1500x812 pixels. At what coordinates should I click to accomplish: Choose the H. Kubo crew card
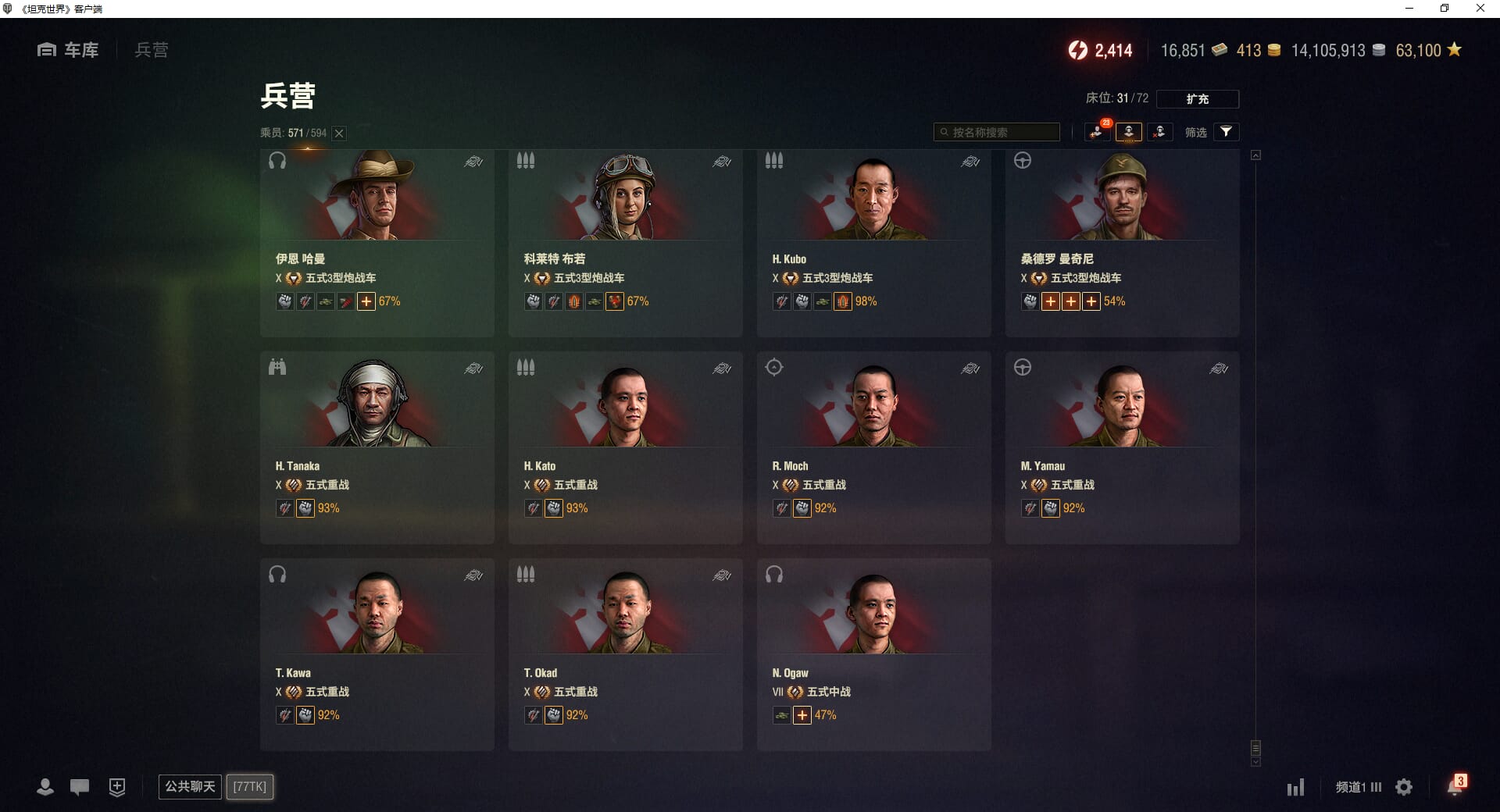pyautogui.click(x=873, y=242)
